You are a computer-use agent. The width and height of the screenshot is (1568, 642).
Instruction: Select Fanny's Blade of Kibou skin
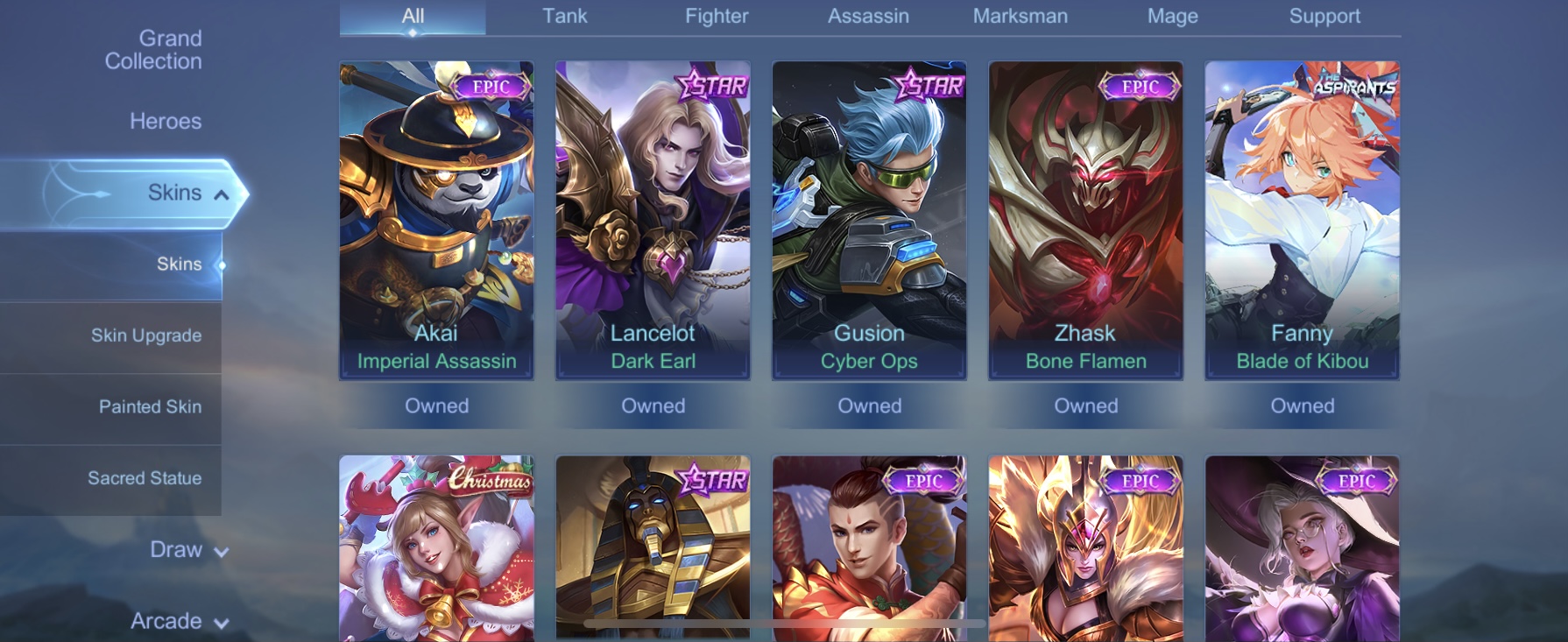tap(1302, 219)
